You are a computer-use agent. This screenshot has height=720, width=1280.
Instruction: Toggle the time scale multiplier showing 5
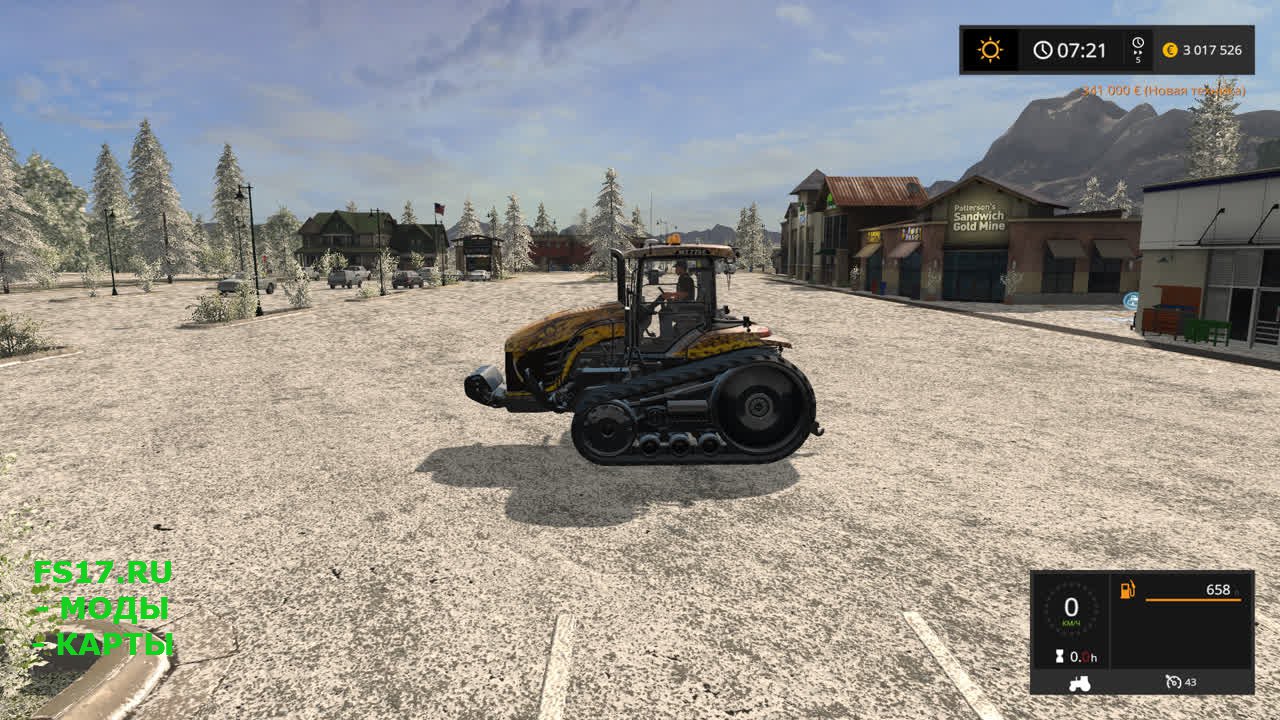pos(1138,60)
